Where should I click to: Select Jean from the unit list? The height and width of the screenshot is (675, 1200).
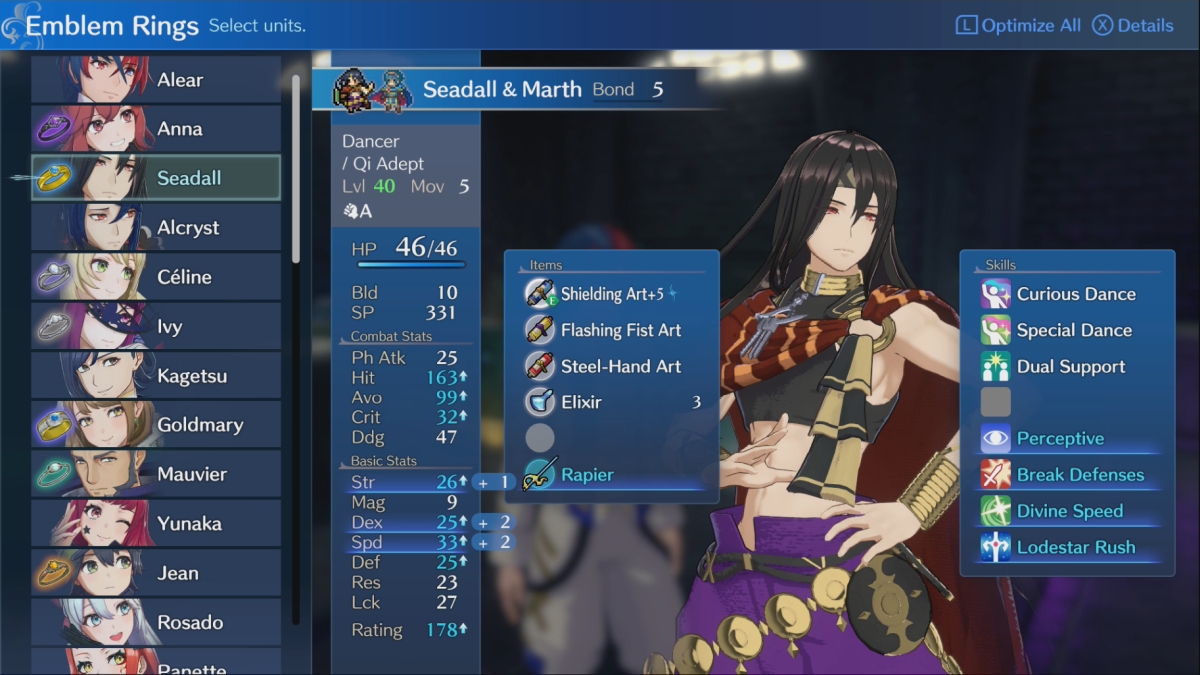point(156,573)
